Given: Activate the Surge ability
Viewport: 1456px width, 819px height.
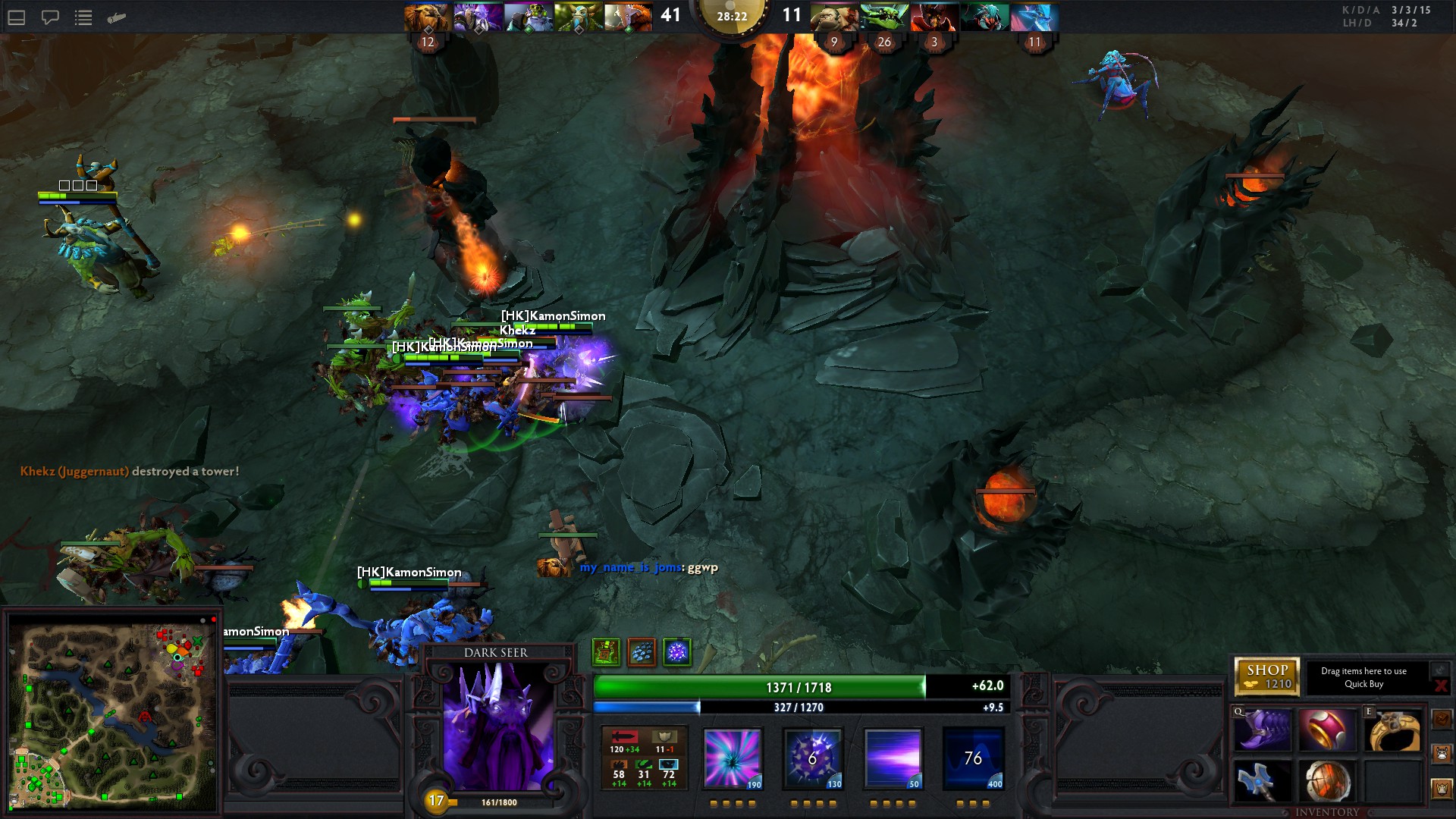Looking at the screenshot, I should click(893, 758).
